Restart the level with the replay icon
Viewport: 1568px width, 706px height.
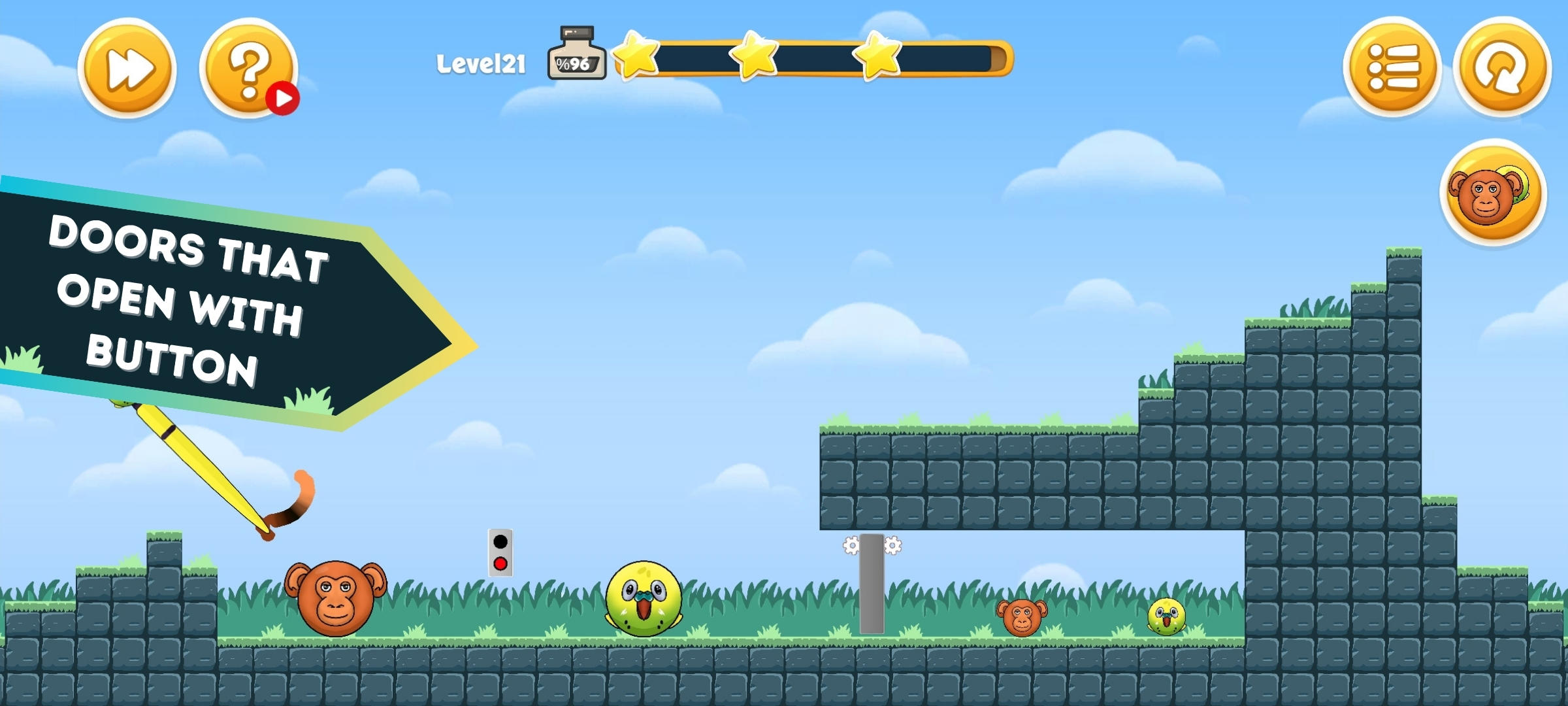tap(1504, 67)
